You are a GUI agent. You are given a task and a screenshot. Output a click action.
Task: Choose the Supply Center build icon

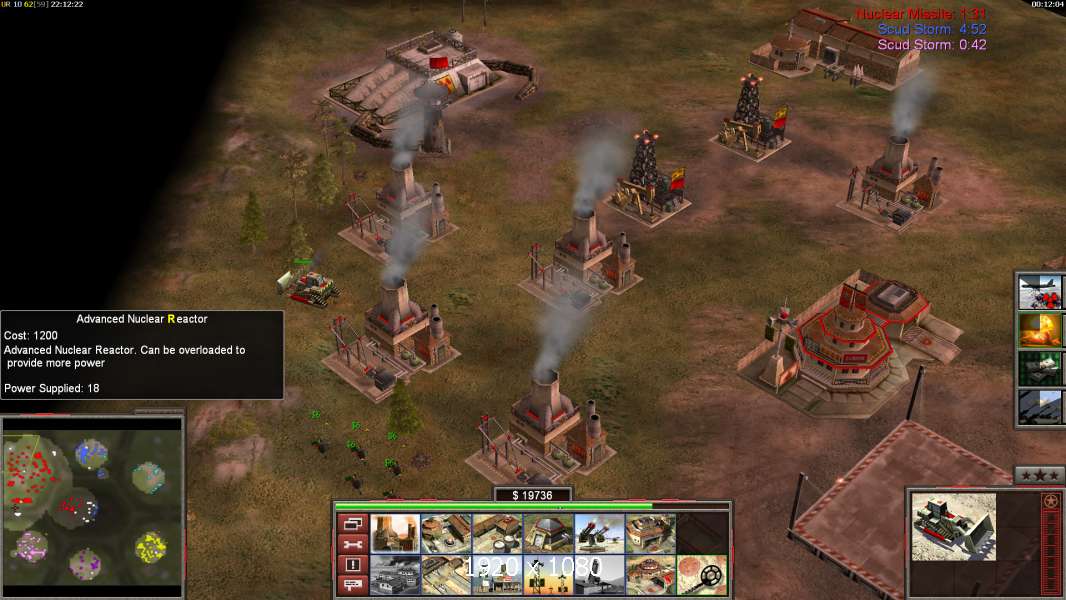coord(497,534)
